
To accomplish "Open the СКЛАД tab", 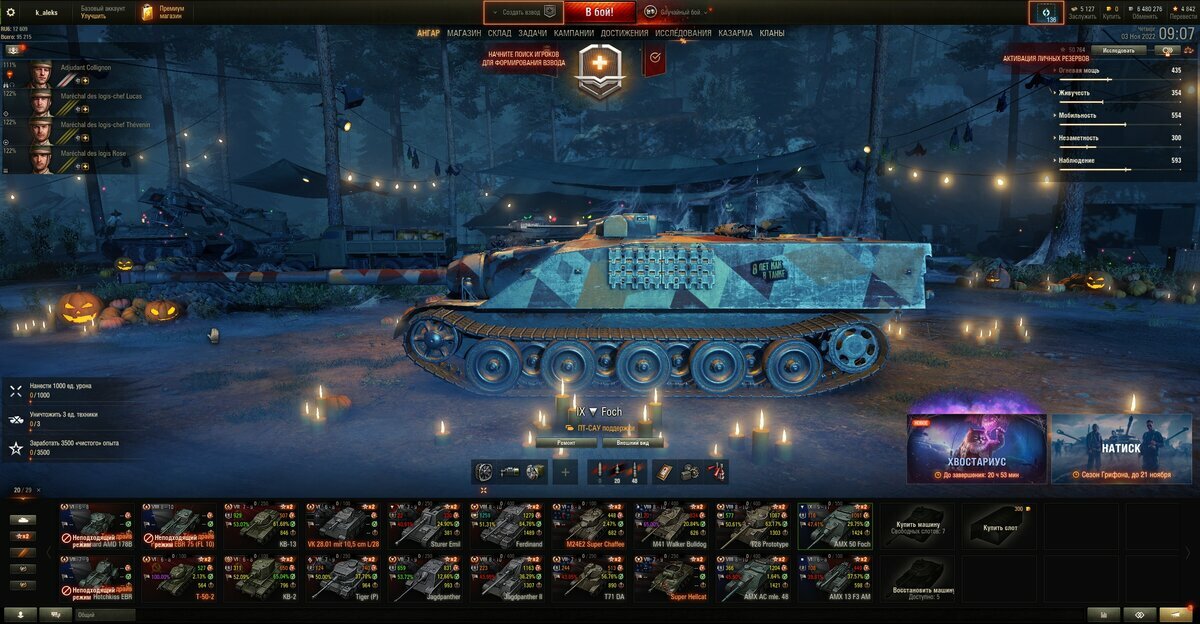I will pyautogui.click(x=500, y=33).
